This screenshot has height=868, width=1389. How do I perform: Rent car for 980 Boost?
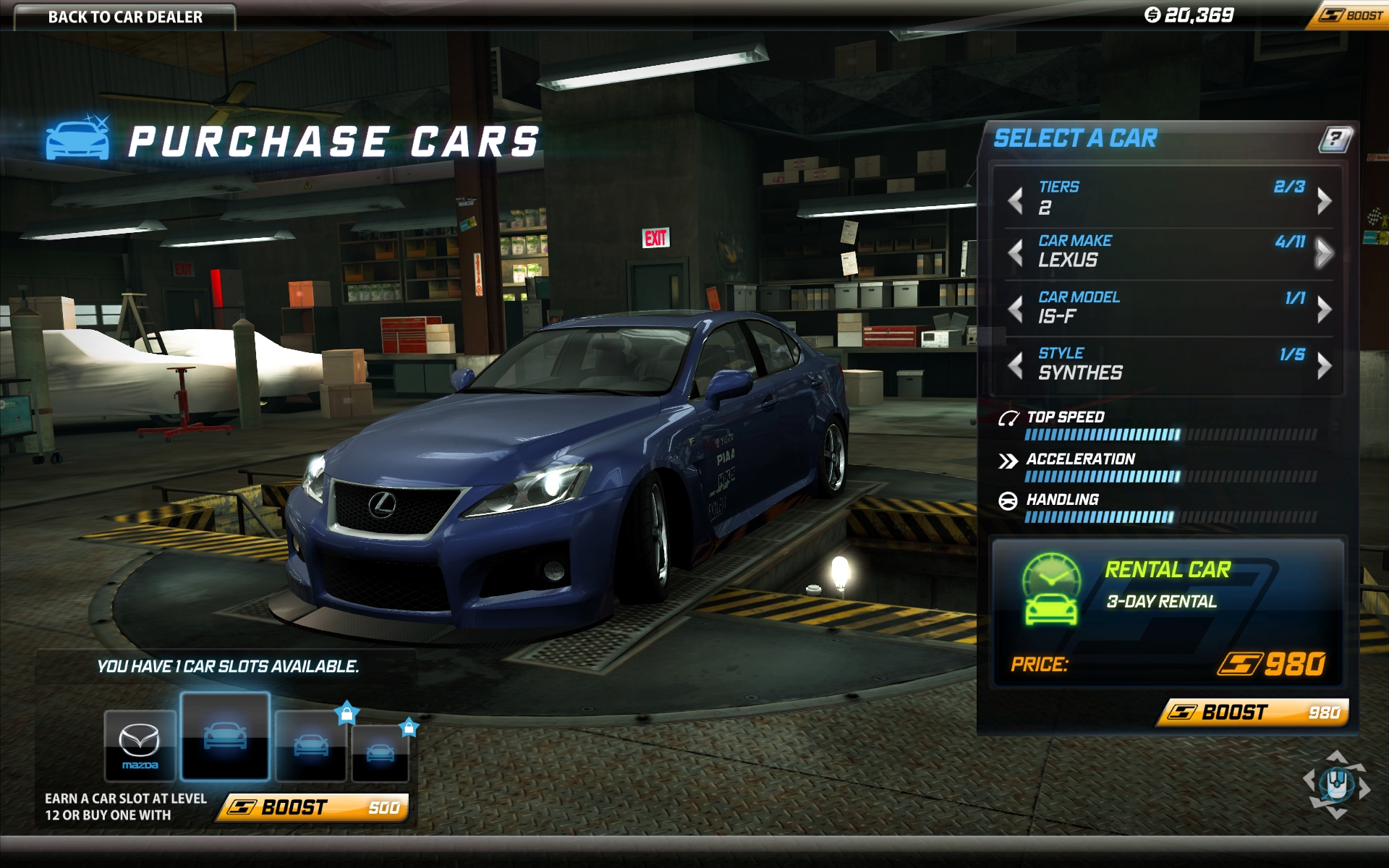point(1253,712)
